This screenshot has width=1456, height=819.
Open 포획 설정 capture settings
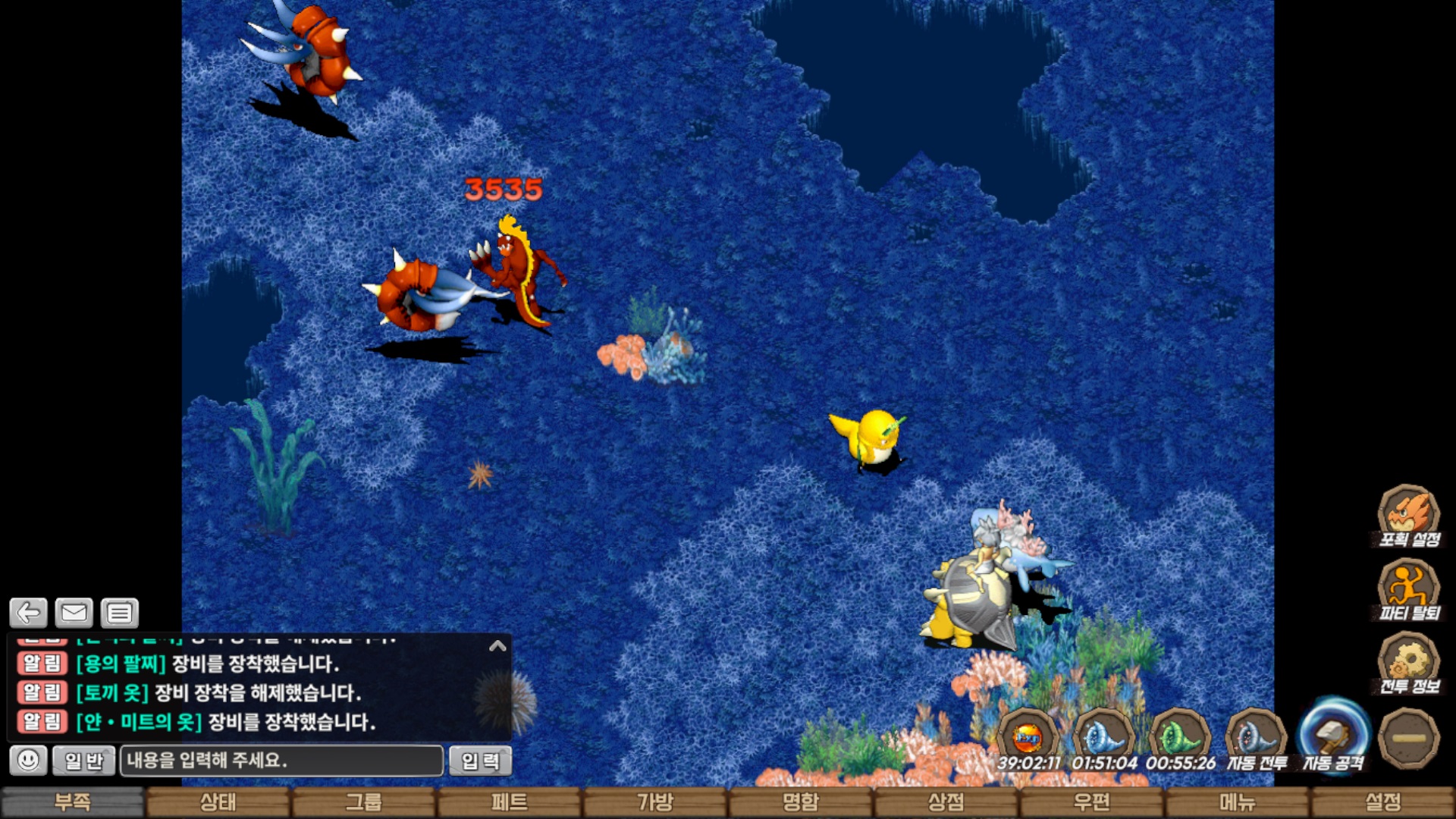point(1408,516)
